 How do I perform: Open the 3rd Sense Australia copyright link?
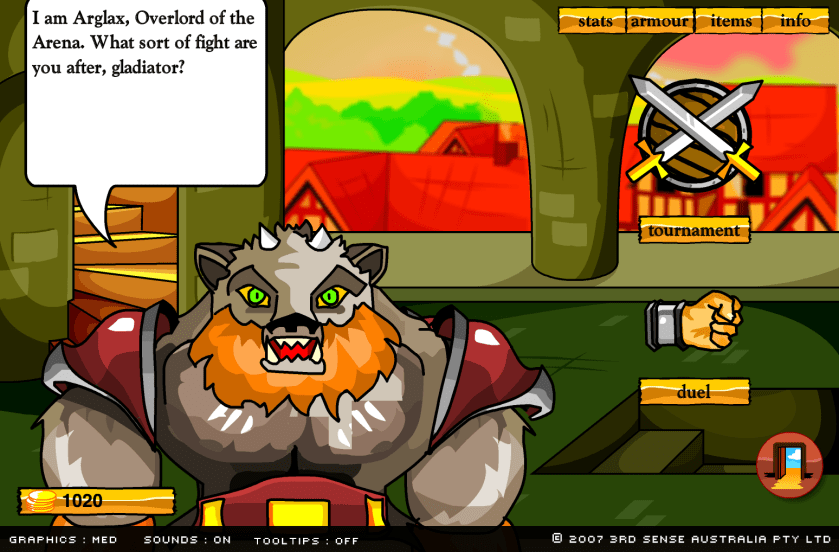694,539
